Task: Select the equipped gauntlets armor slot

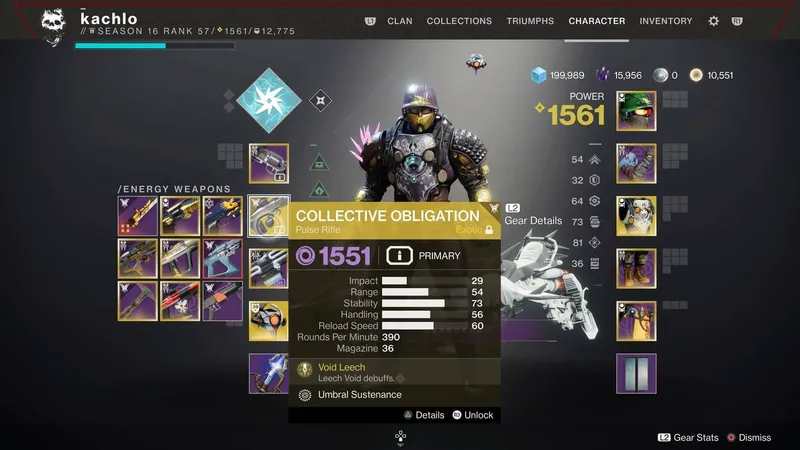Action: click(636, 163)
